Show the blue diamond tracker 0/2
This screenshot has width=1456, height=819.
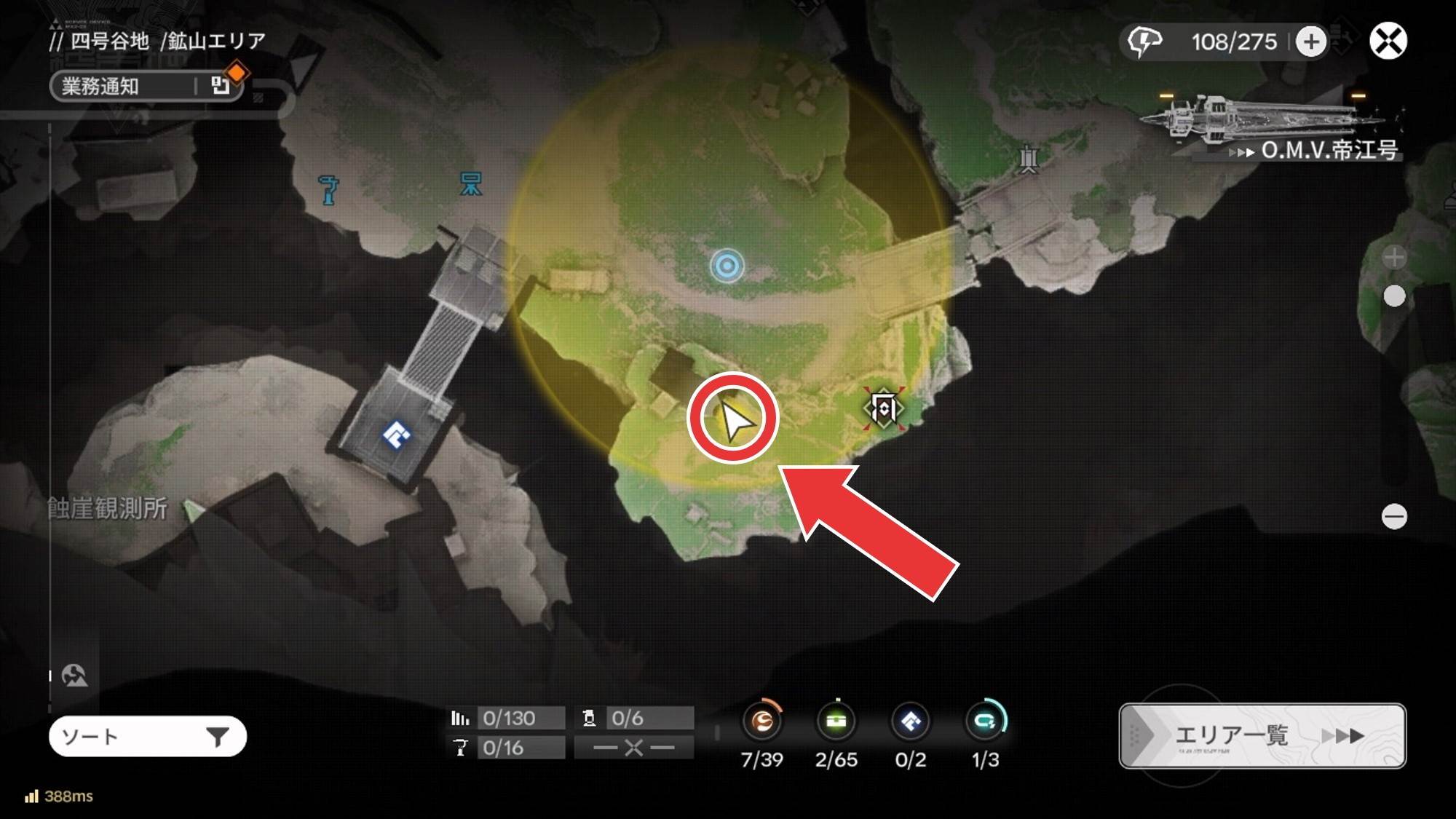click(910, 721)
